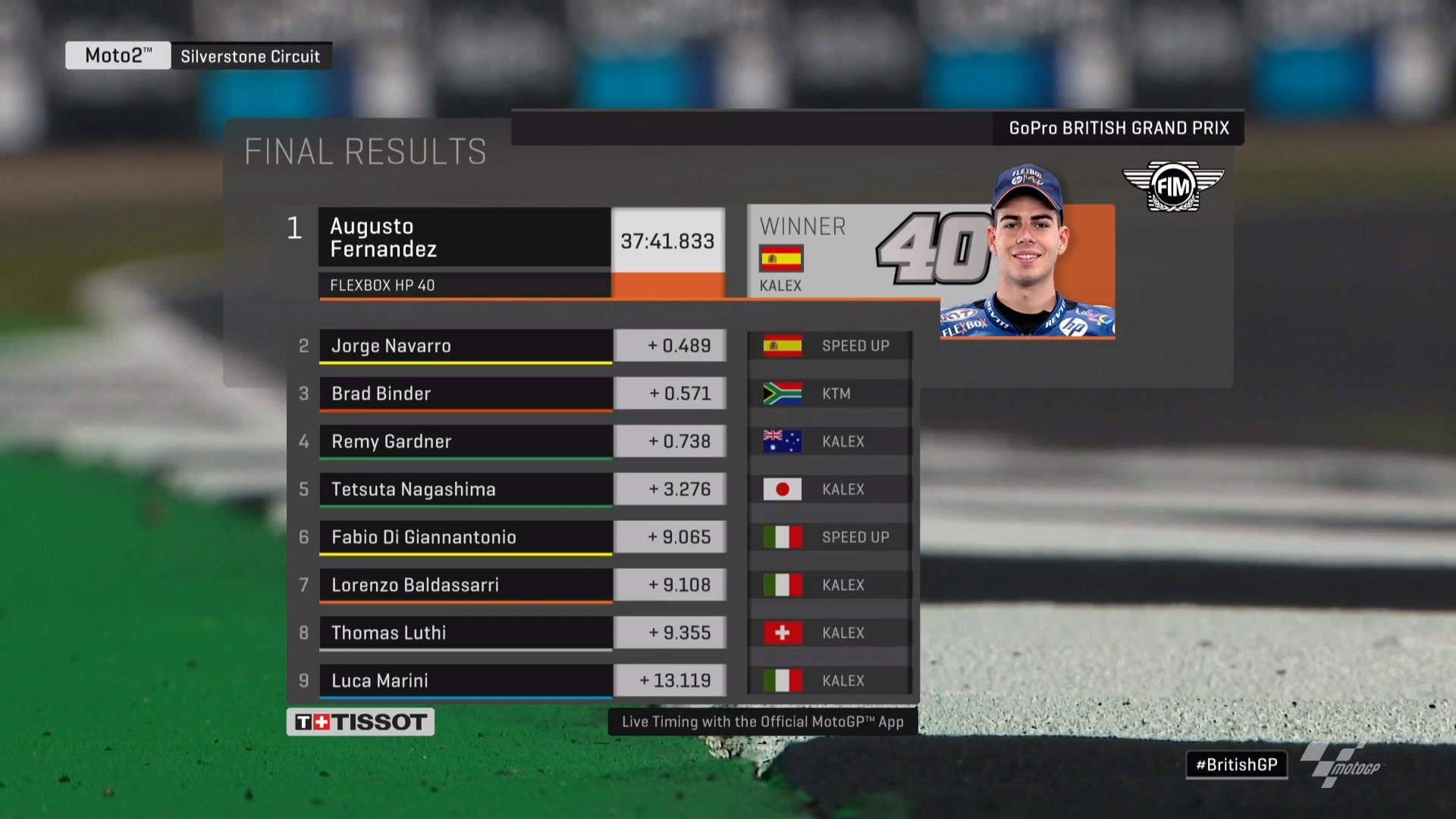This screenshot has height=819, width=1456.
Task: Select the Thomas Luthi result row
Action: point(465,632)
